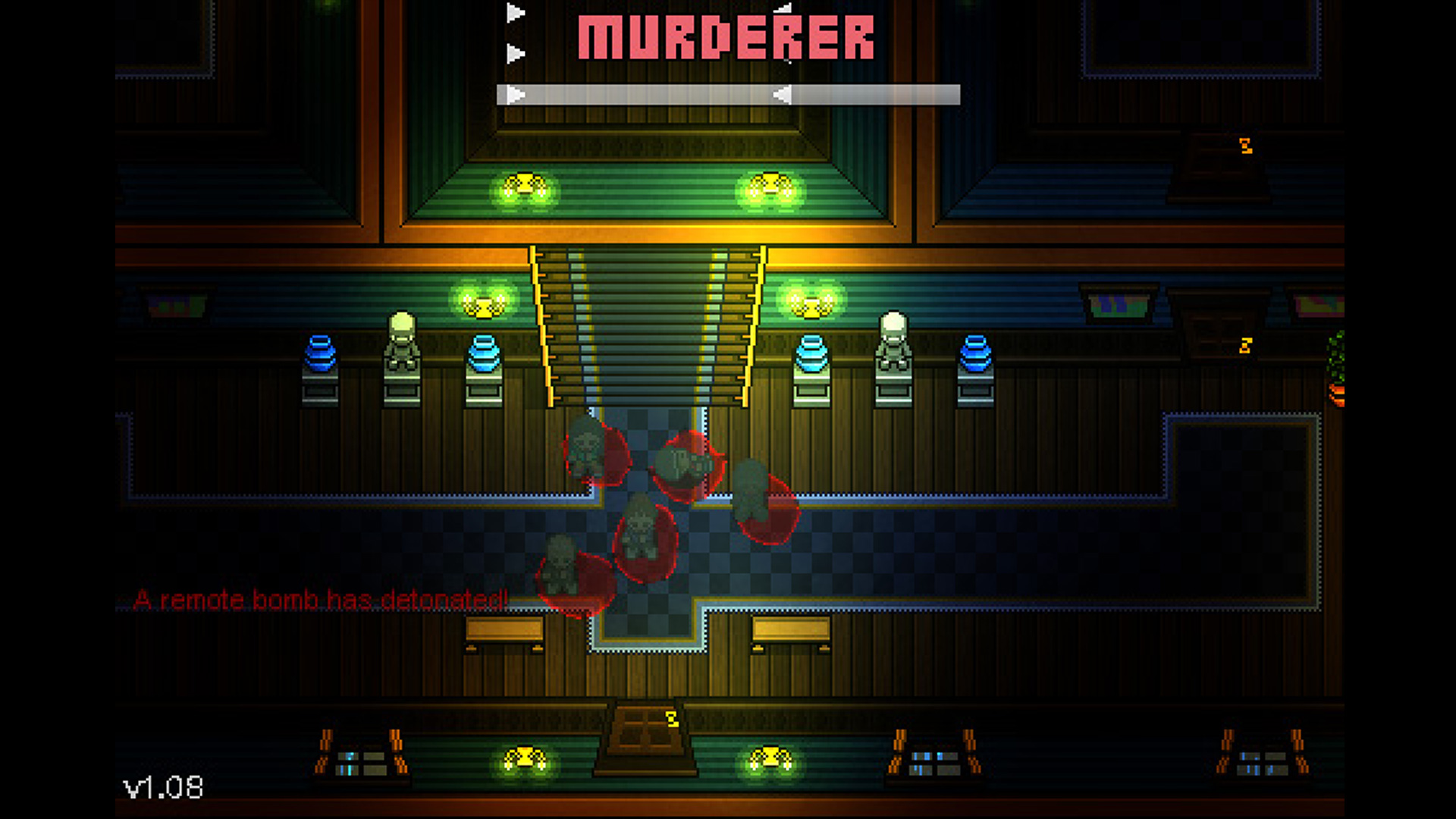Select the upper white right-arrow marker

pos(516,11)
